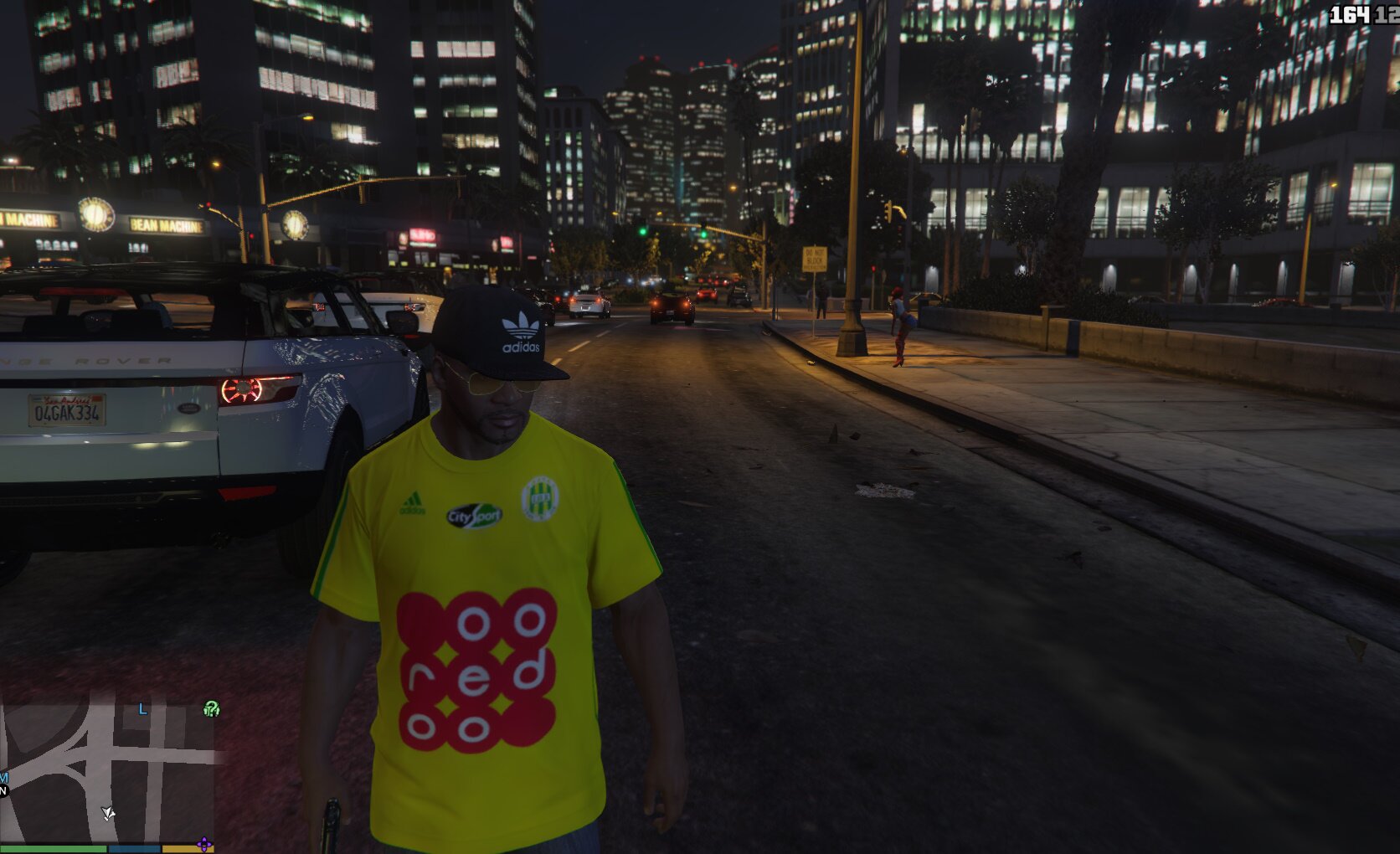The image size is (1400, 854).
Task: Click the blue L mission marker on minimap
Action: [x=142, y=709]
